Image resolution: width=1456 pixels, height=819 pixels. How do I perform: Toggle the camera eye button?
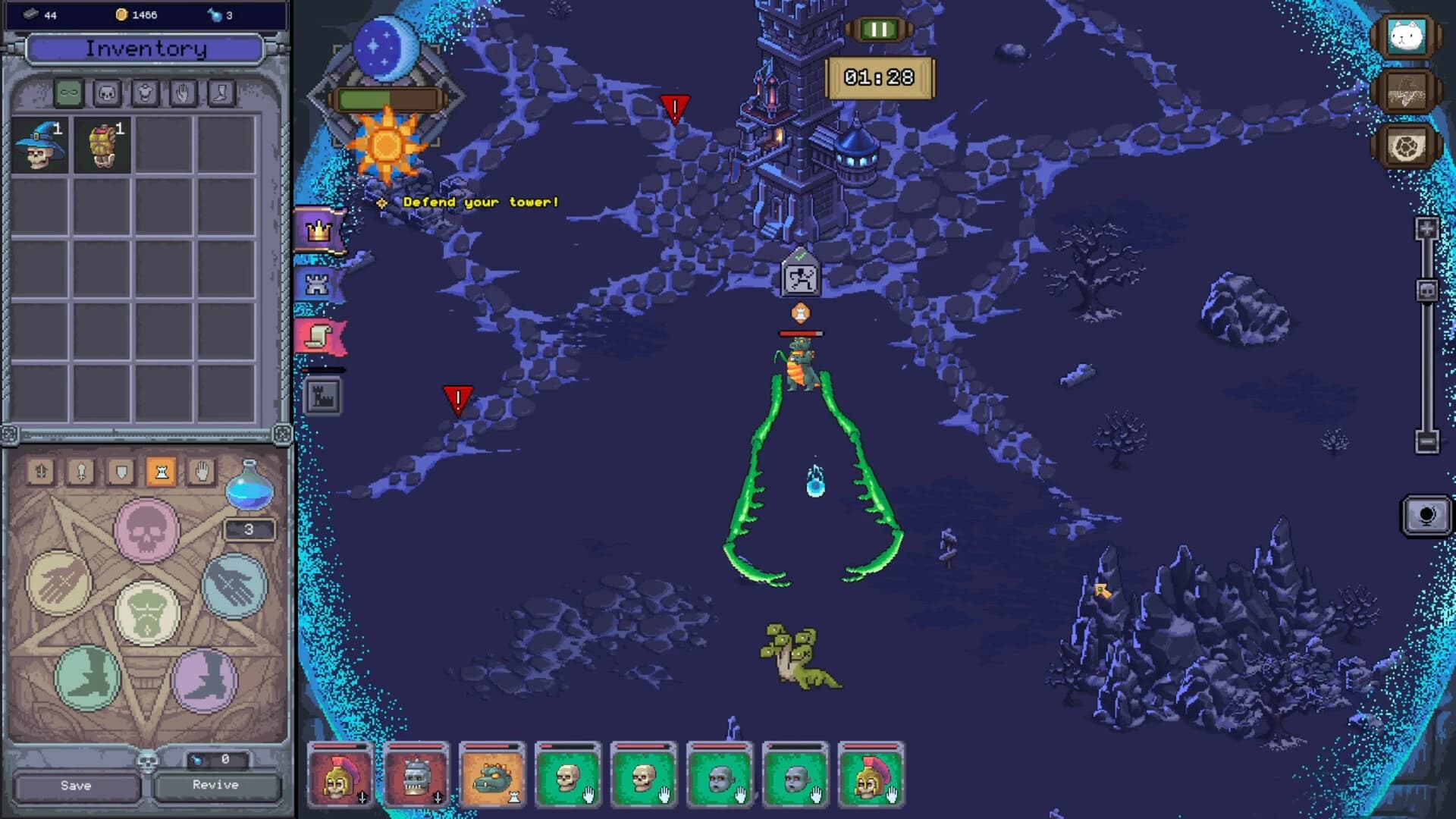click(1426, 516)
